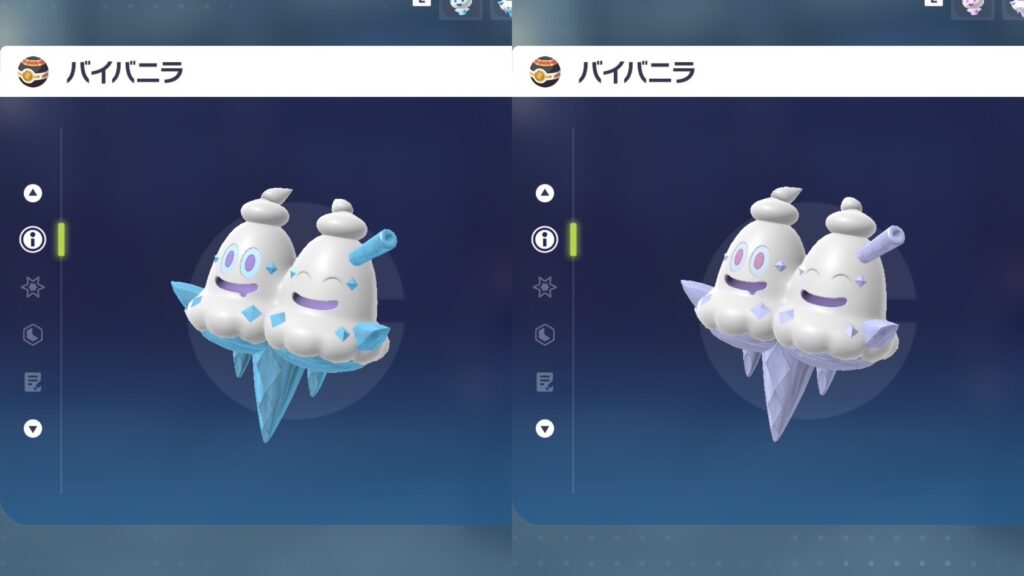Open the star-shaped tab beside the purple Vanilluxe

[545, 287]
